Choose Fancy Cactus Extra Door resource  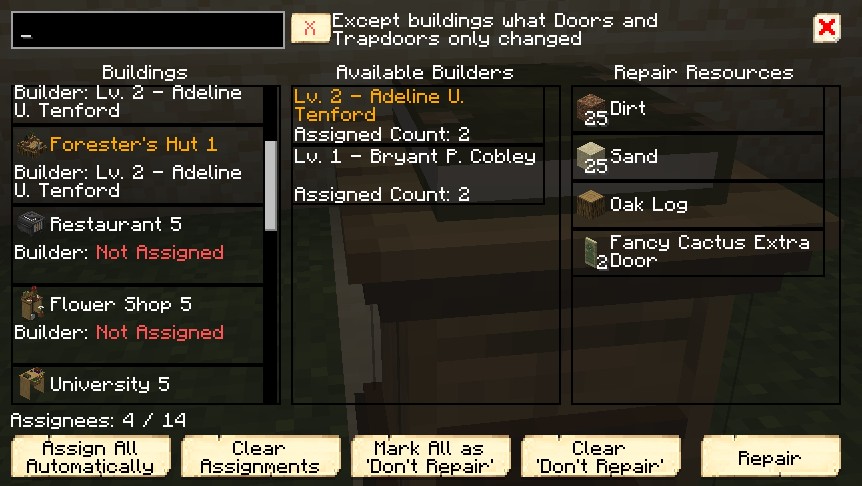699,252
